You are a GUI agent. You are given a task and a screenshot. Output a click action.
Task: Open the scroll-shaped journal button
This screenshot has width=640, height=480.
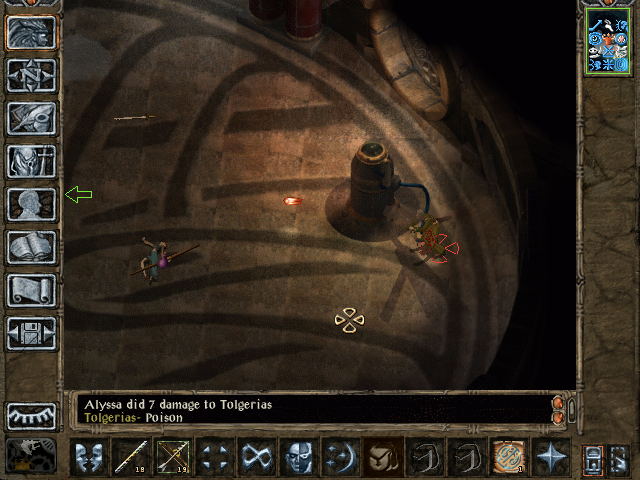click(32, 290)
